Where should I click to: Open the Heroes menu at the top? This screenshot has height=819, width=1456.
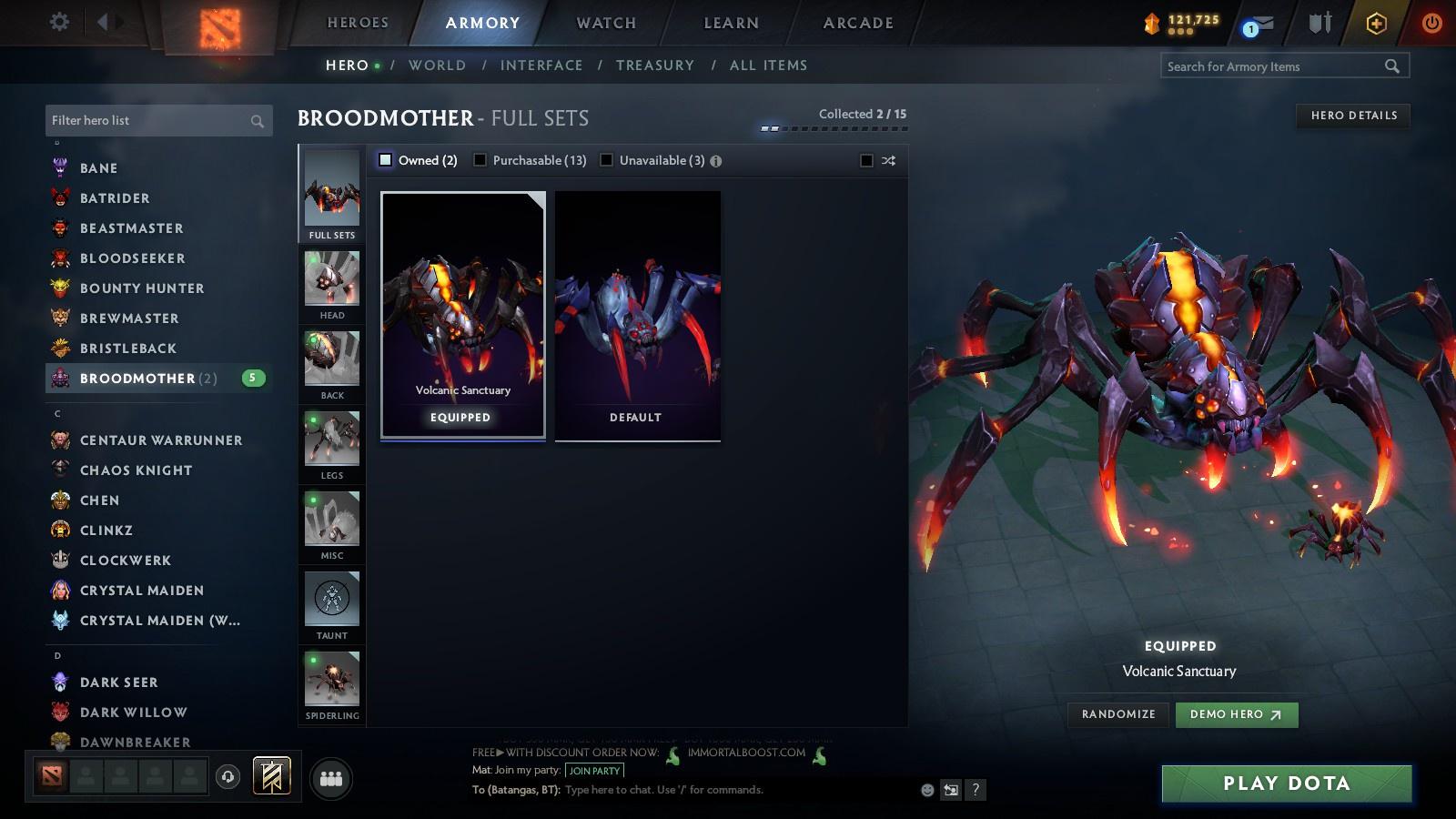point(356,23)
